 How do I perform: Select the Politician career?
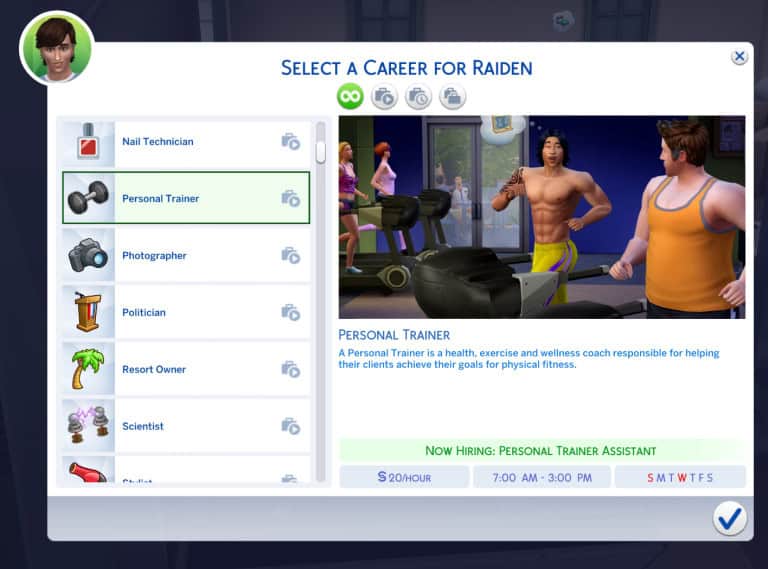(x=186, y=313)
